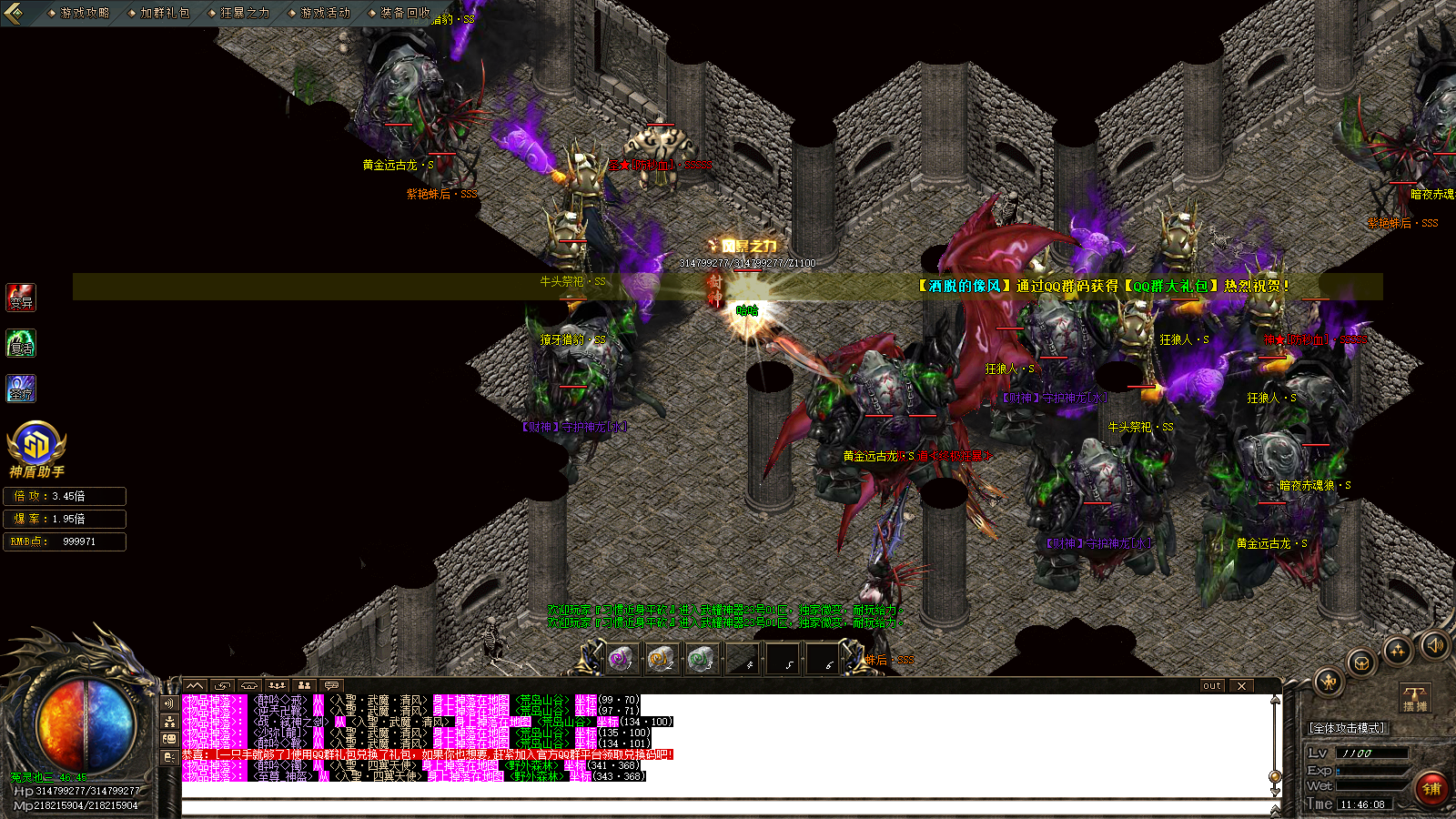Use the purple scroll in hotbar slot 1
Screen dimensions: 1456x819
[x=621, y=658]
